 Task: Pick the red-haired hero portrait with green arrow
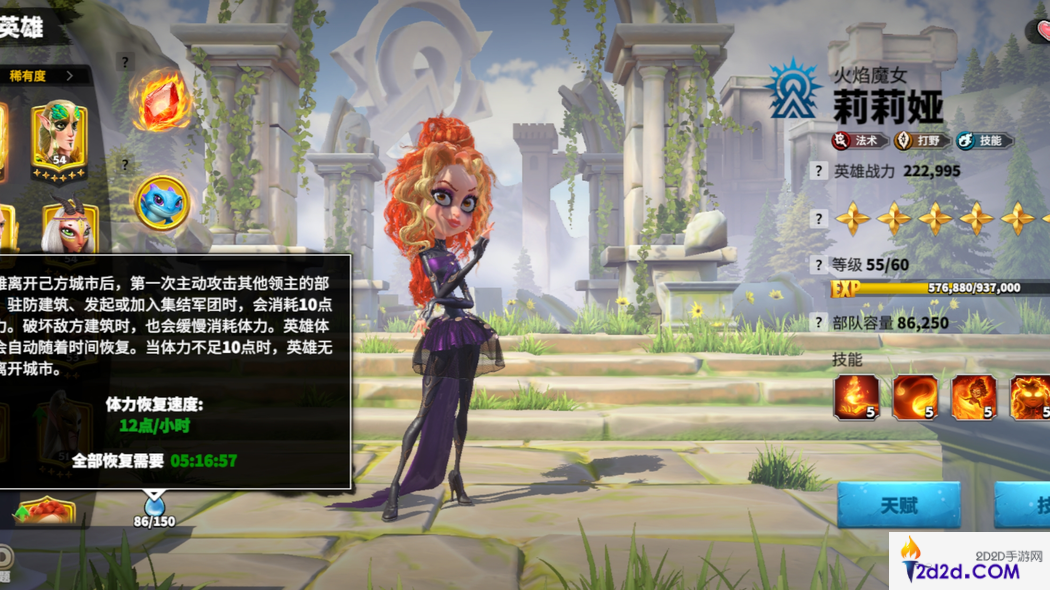[45, 511]
